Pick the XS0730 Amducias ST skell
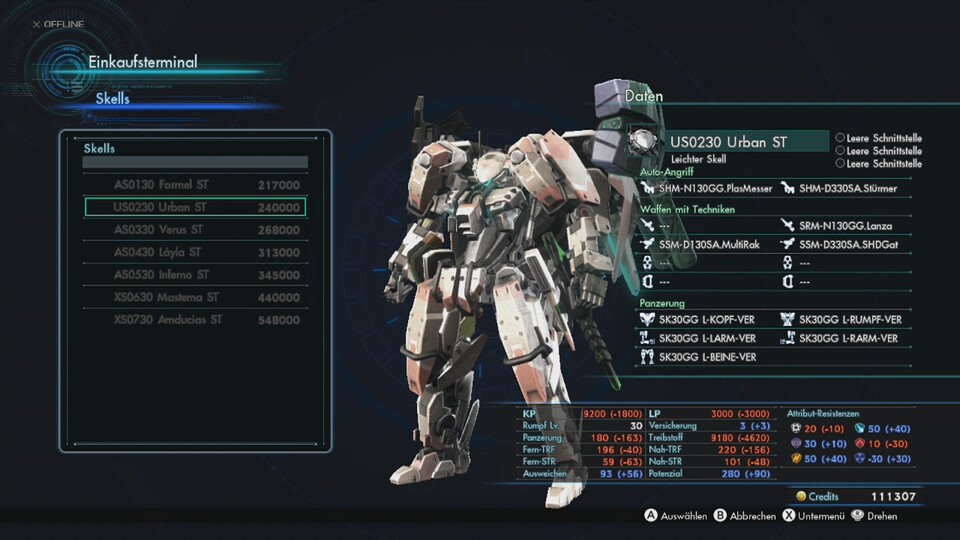 point(195,320)
